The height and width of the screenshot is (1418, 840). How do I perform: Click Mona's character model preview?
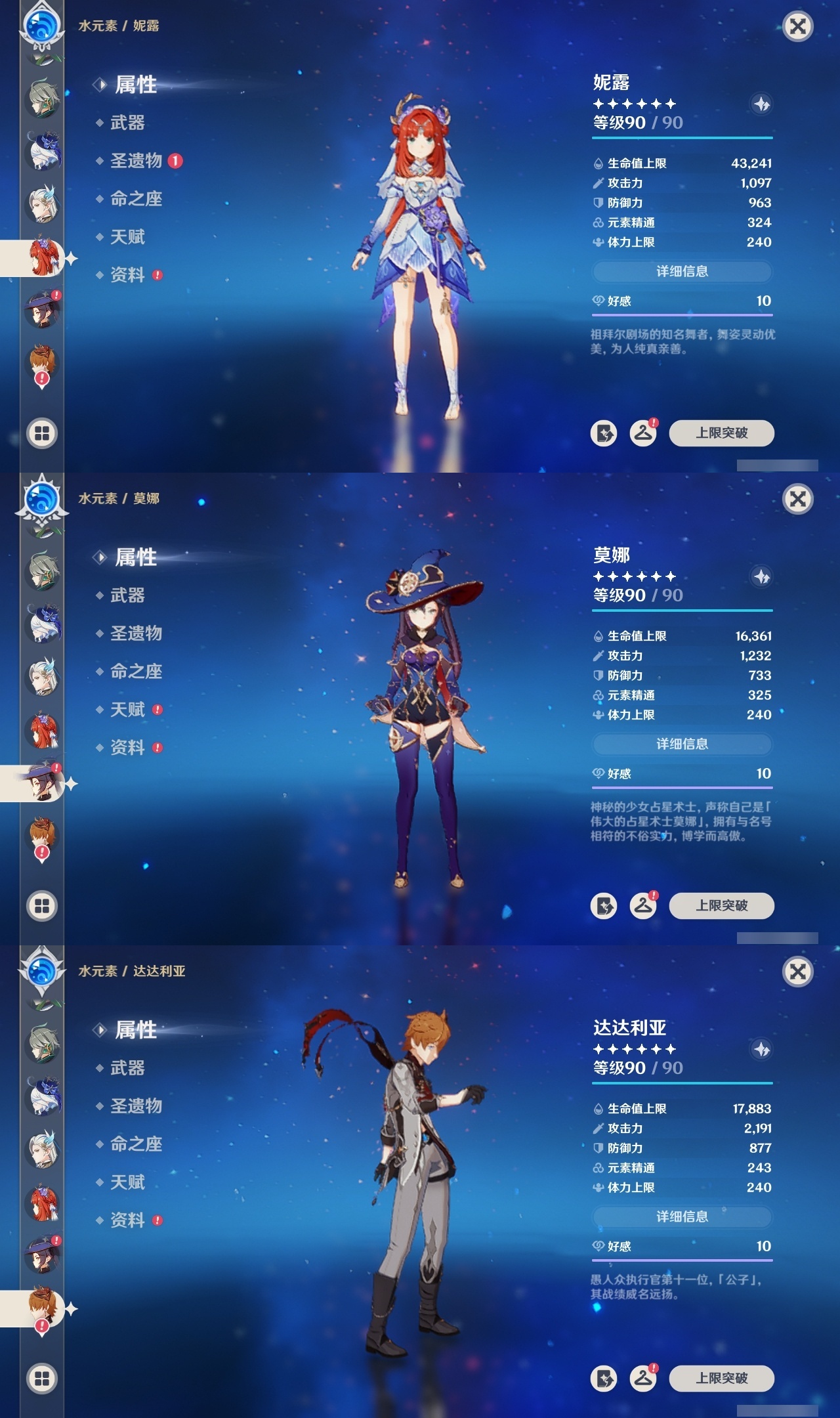(x=425, y=722)
